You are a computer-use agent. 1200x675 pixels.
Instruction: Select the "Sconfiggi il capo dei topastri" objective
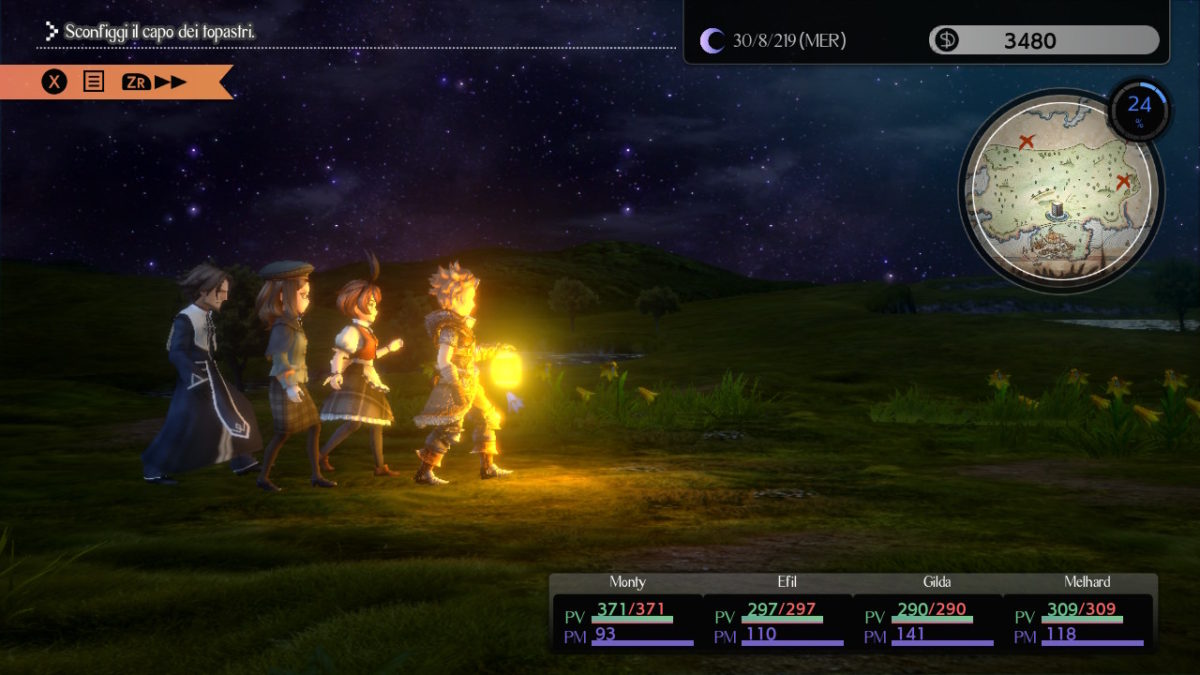tap(160, 32)
